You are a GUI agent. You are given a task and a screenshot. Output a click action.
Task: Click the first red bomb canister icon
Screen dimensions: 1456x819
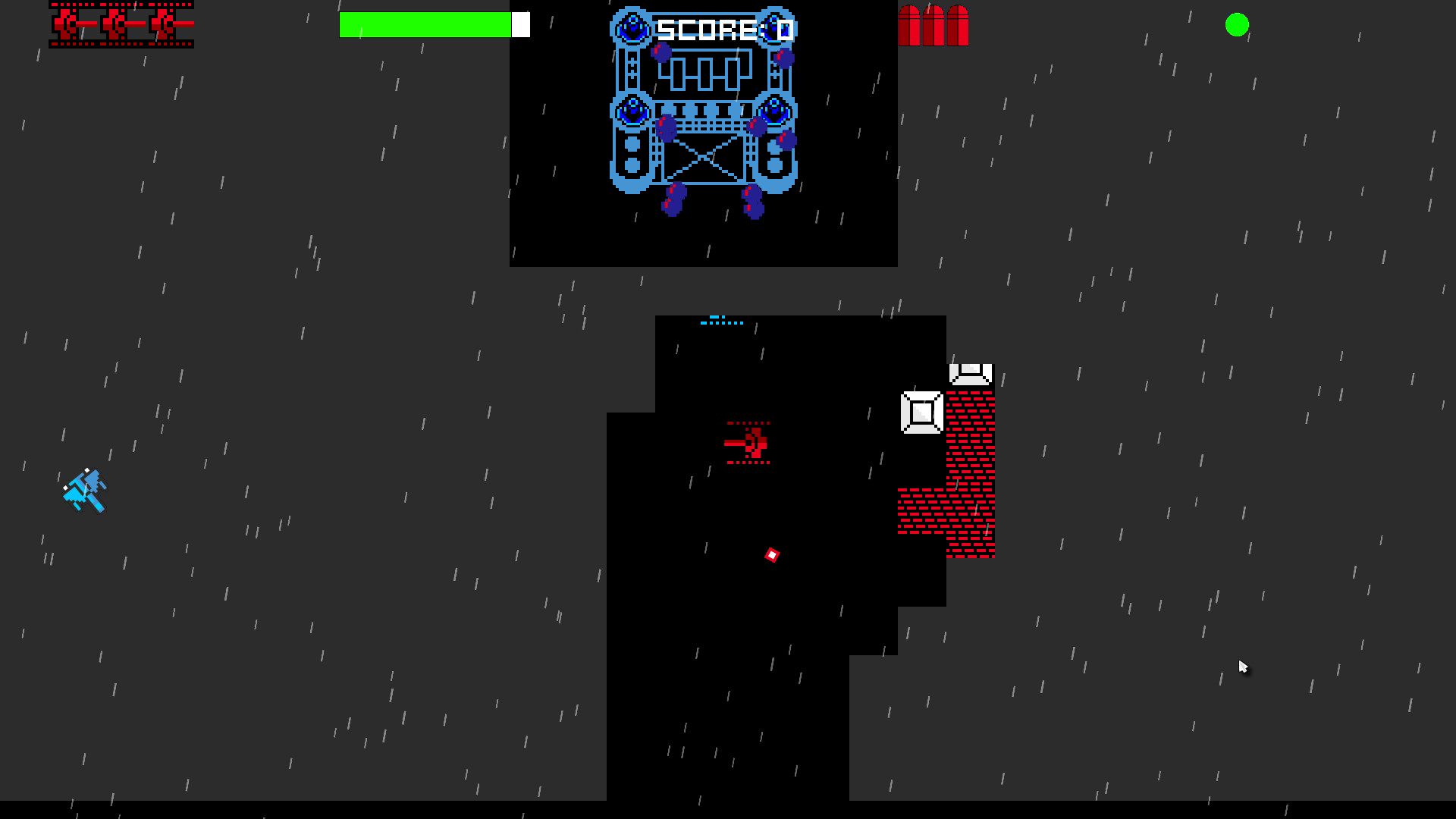910,27
